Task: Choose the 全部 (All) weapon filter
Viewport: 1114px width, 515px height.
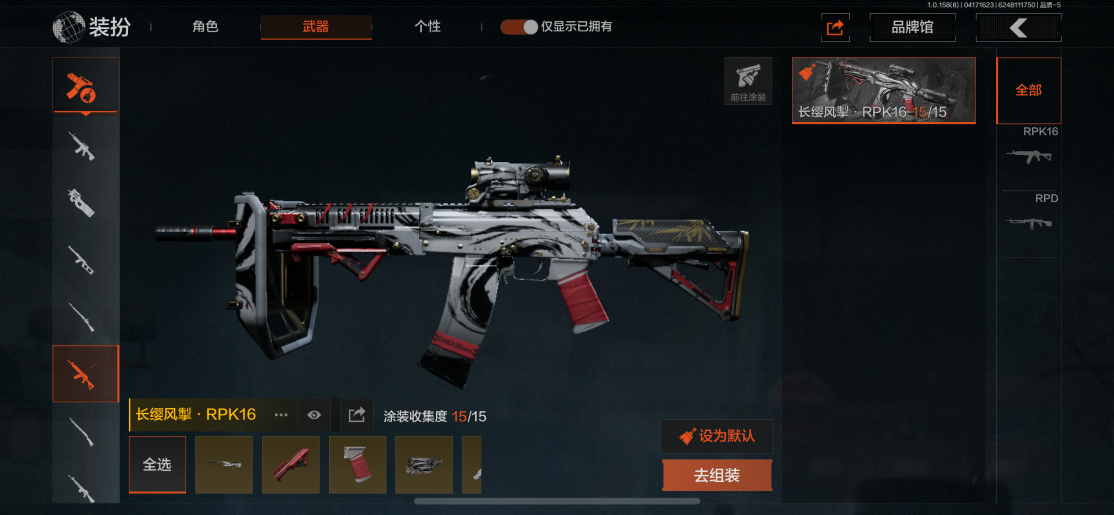Action: (1028, 90)
